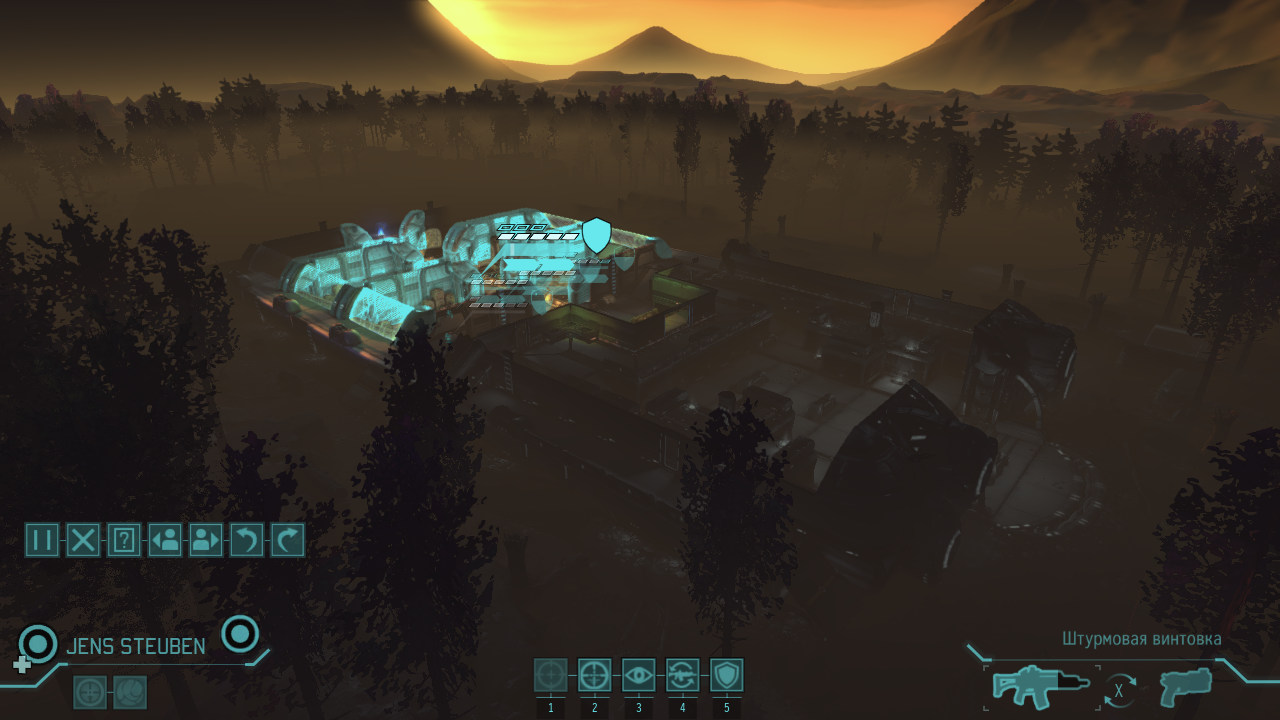This screenshot has width=1280, height=720.
Task: Click the X button beside pause
Action: coord(83,540)
